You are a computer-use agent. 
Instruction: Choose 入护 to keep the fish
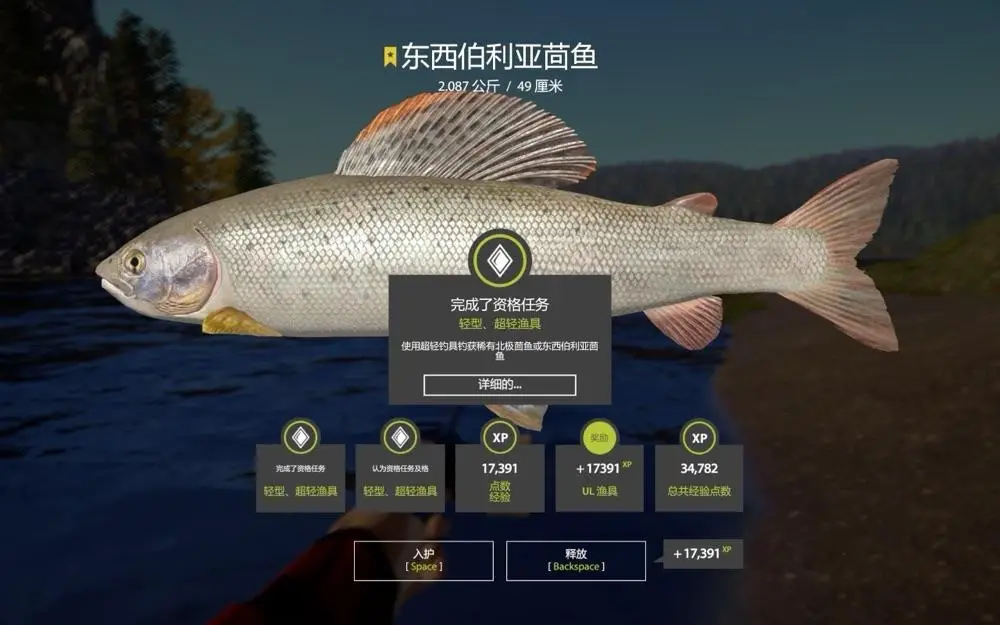tap(423, 560)
